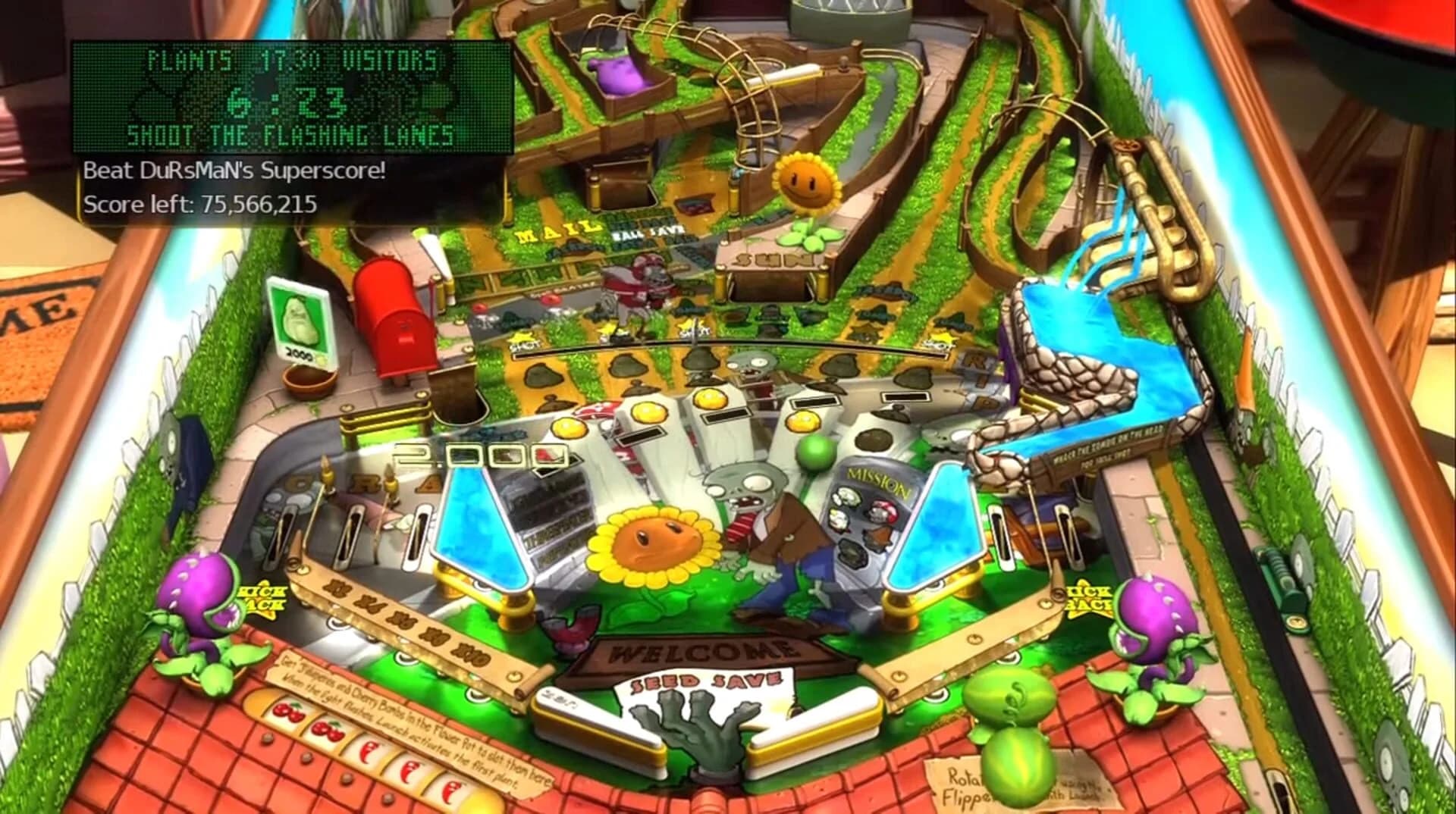Click the zombie artwork at playfield center
Viewport: 1456px width, 814px height.
(x=766, y=515)
